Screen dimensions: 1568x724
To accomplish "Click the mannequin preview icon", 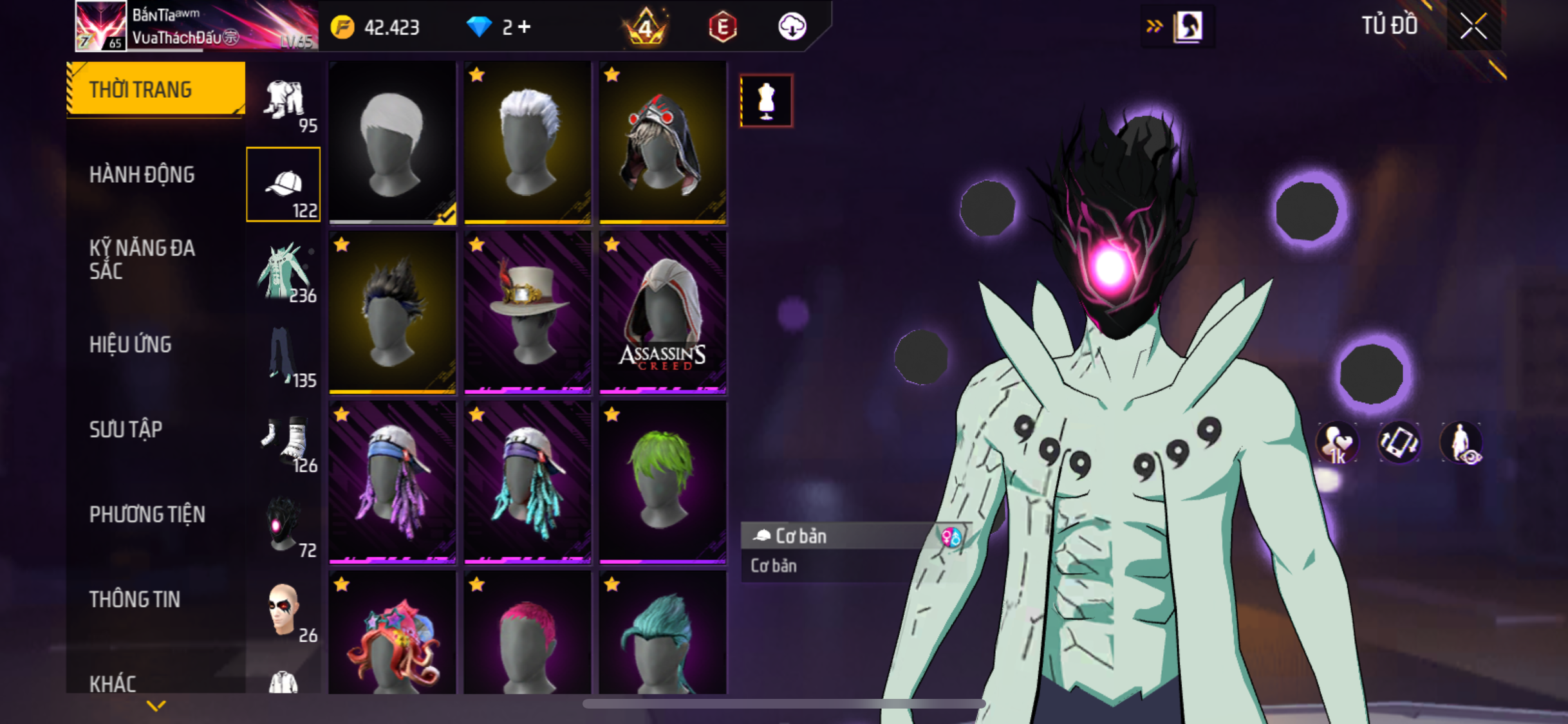I will pyautogui.click(x=766, y=101).
